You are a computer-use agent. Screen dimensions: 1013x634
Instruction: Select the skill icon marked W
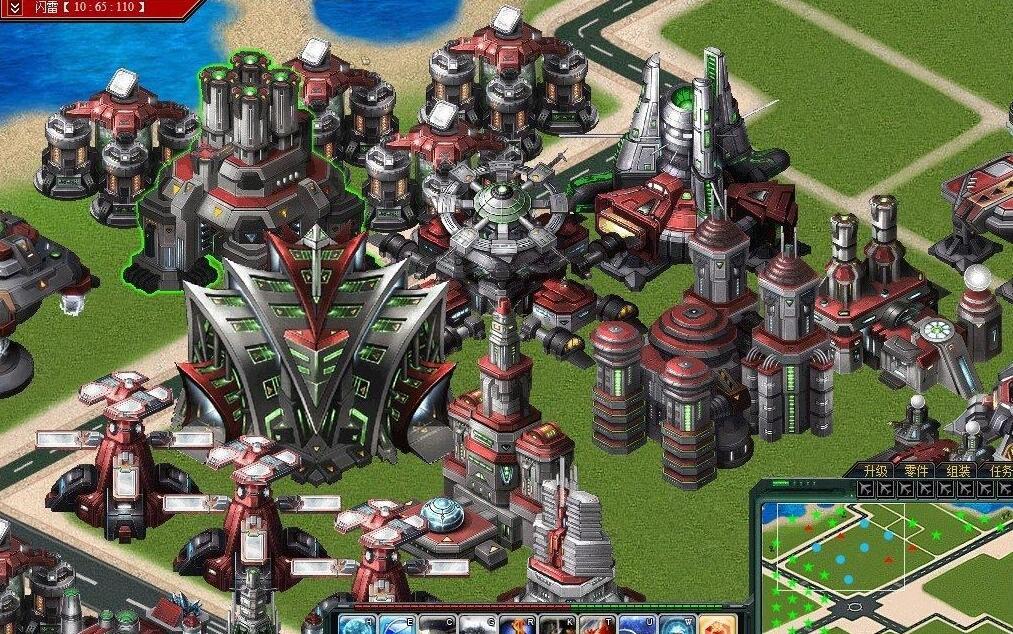click(676, 624)
